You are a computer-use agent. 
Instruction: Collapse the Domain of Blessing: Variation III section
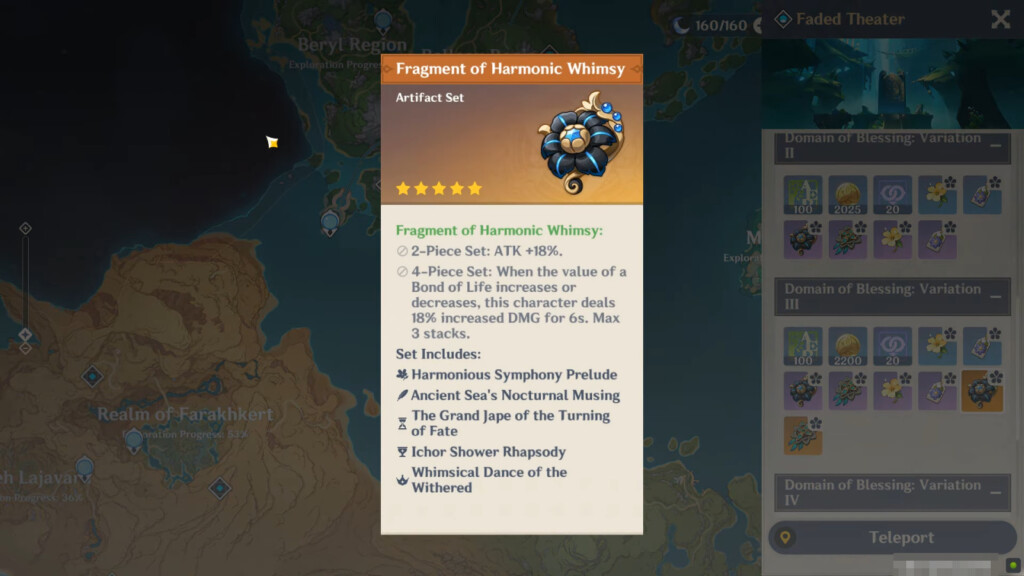[996, 296]
